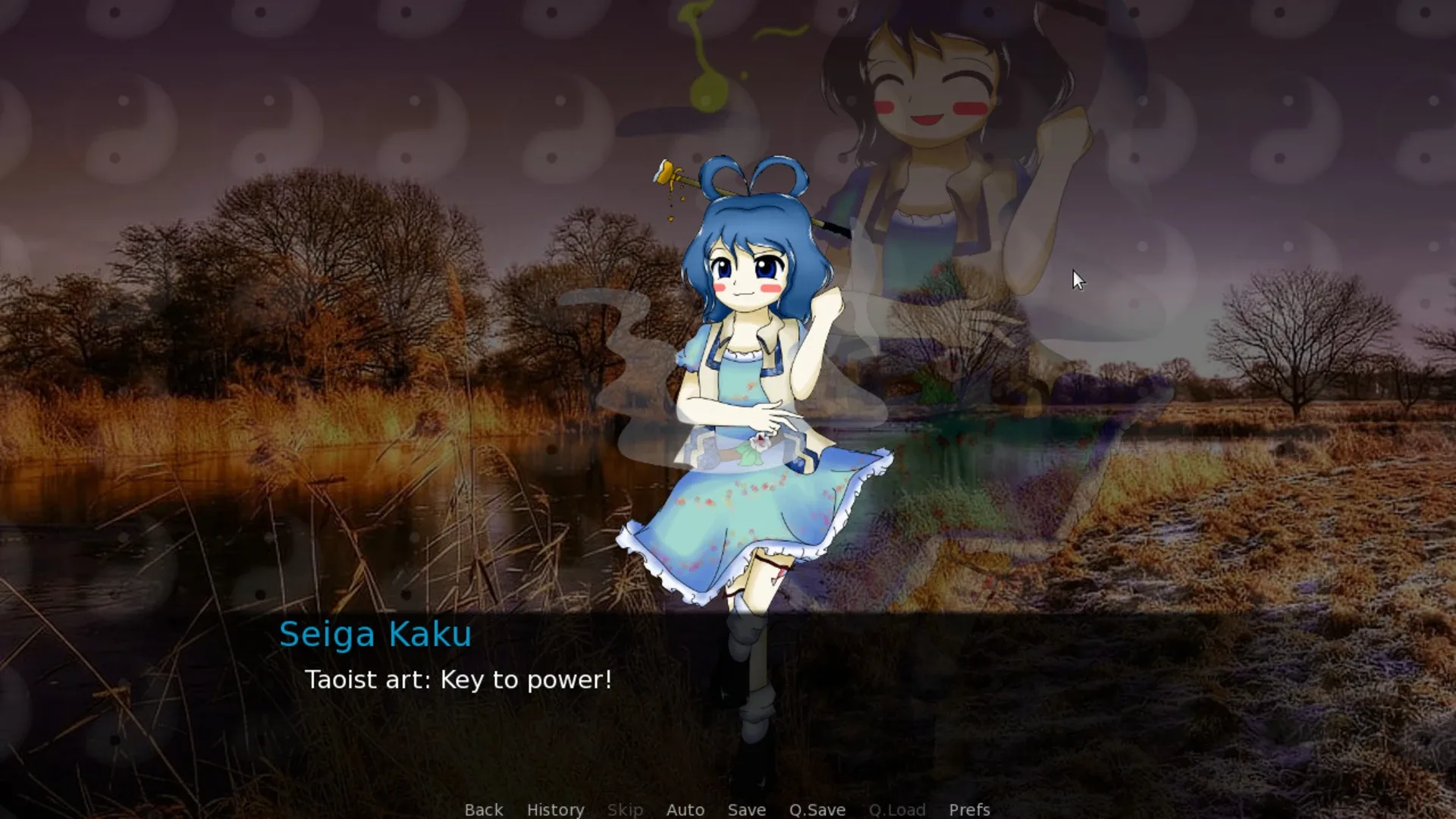The image size is (1456, 819).
Task: Toggle Auto-forward reading mode
Action: click(x=685, y=809)
